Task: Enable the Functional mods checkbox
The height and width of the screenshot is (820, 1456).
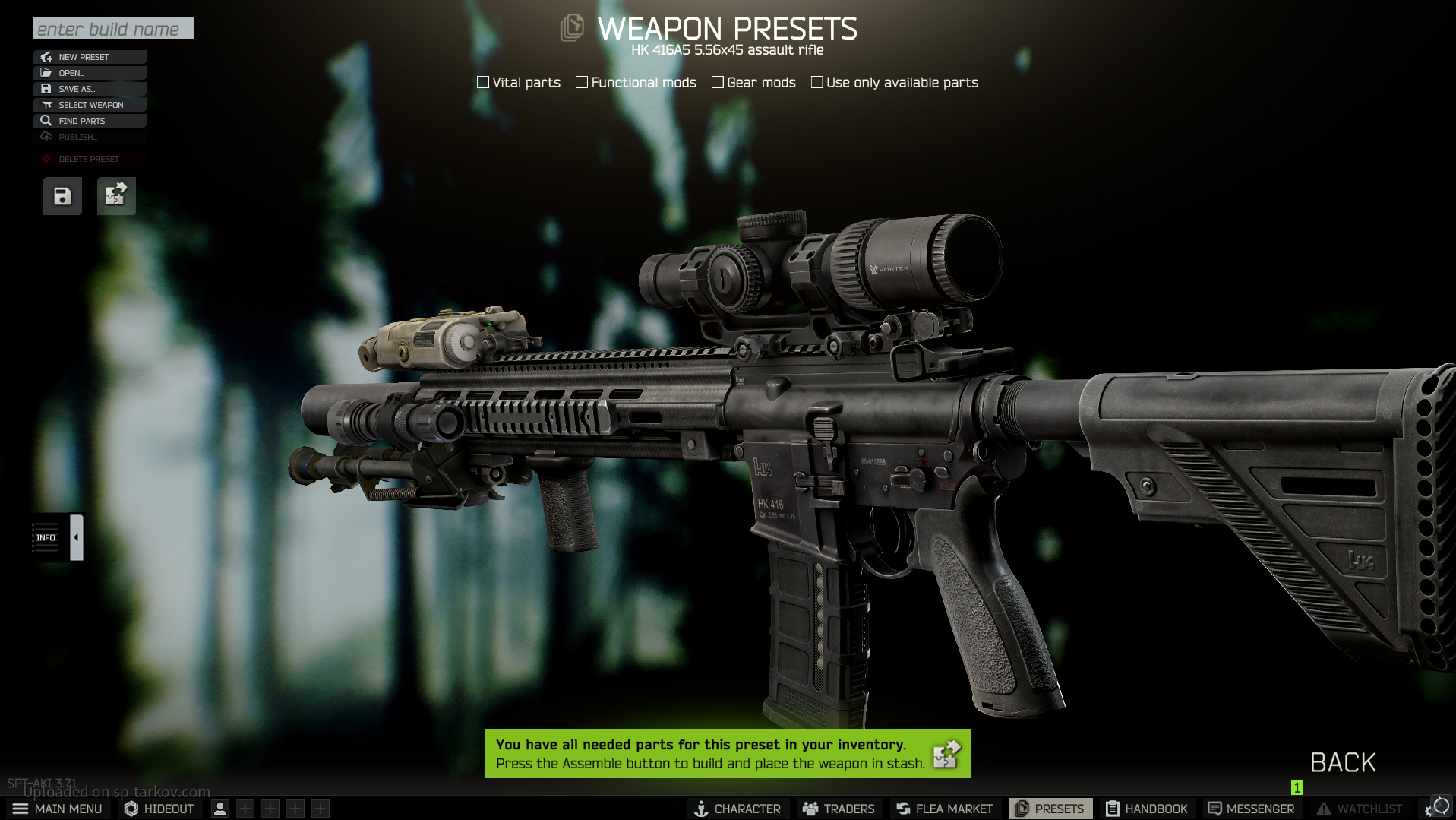Action: tap(582, 82)
